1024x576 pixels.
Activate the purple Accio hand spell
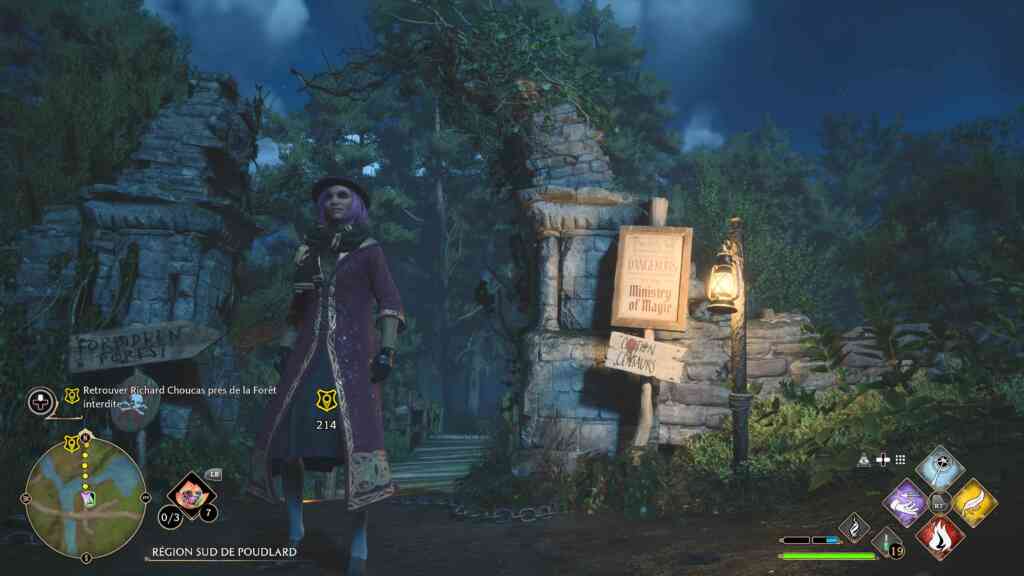pyautogui.click(x=906, y=502)
